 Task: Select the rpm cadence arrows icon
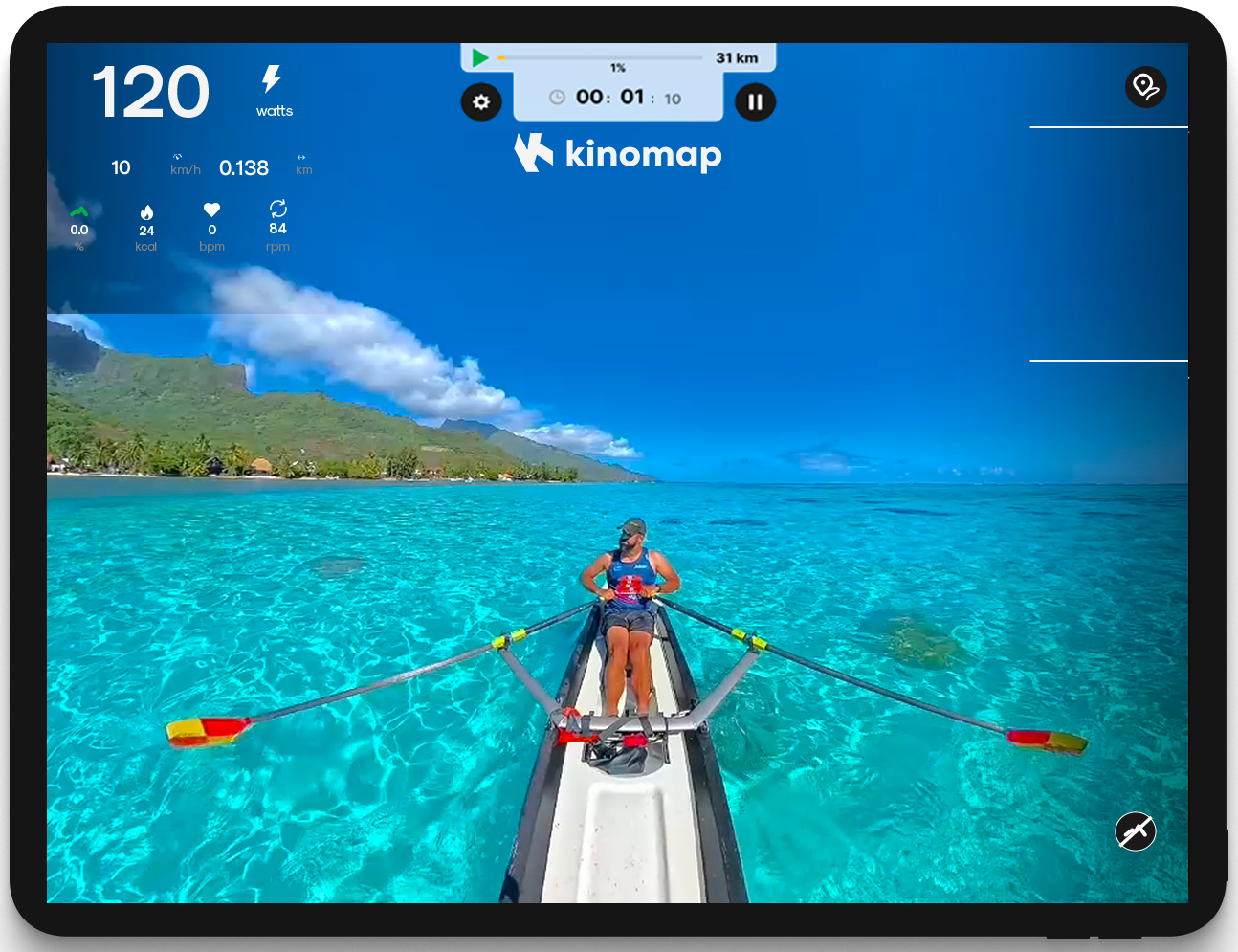click(x=277, y=210)
